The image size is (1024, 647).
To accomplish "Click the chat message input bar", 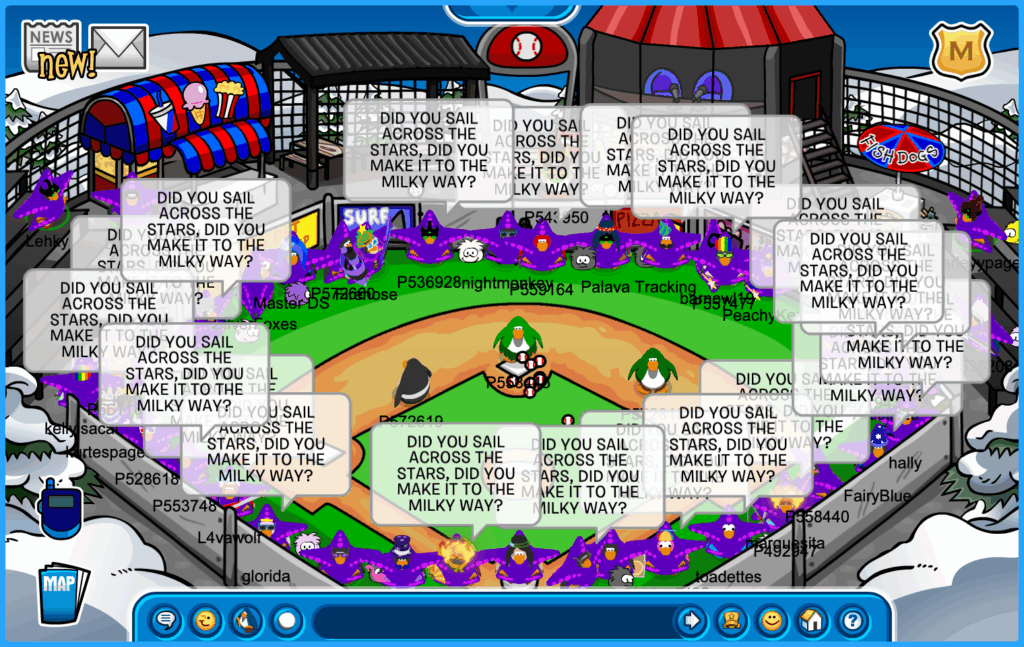I will [x=490, y=621].
